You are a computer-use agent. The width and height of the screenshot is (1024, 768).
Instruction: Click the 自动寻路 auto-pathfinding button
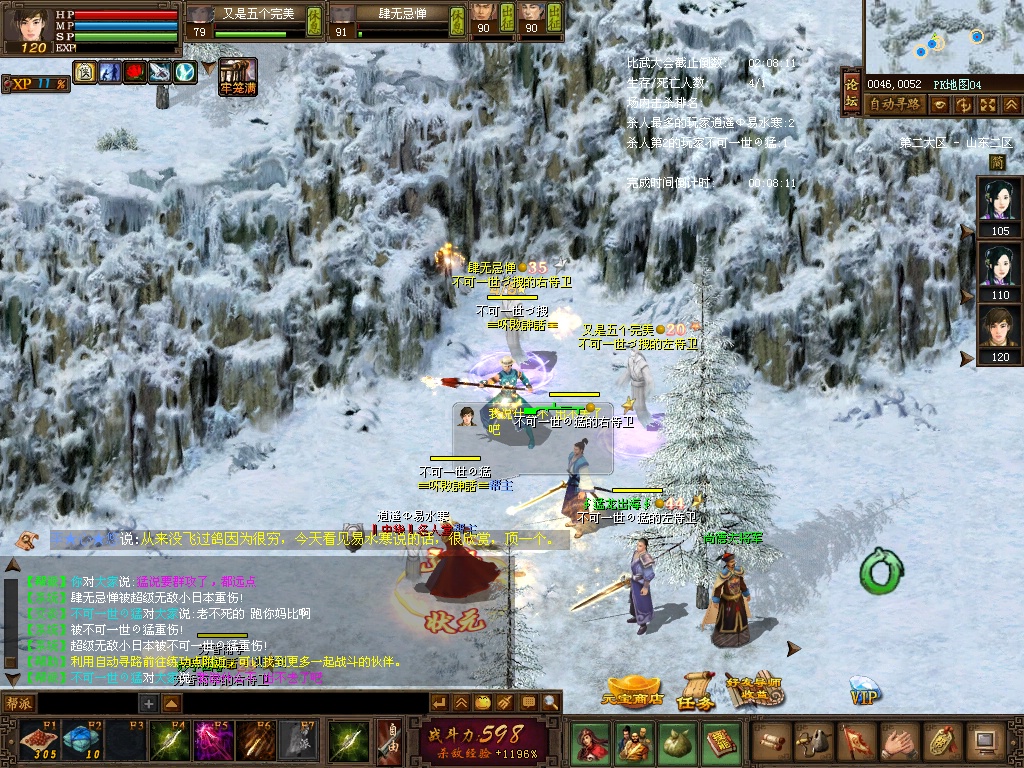click(x=894, y=104)
